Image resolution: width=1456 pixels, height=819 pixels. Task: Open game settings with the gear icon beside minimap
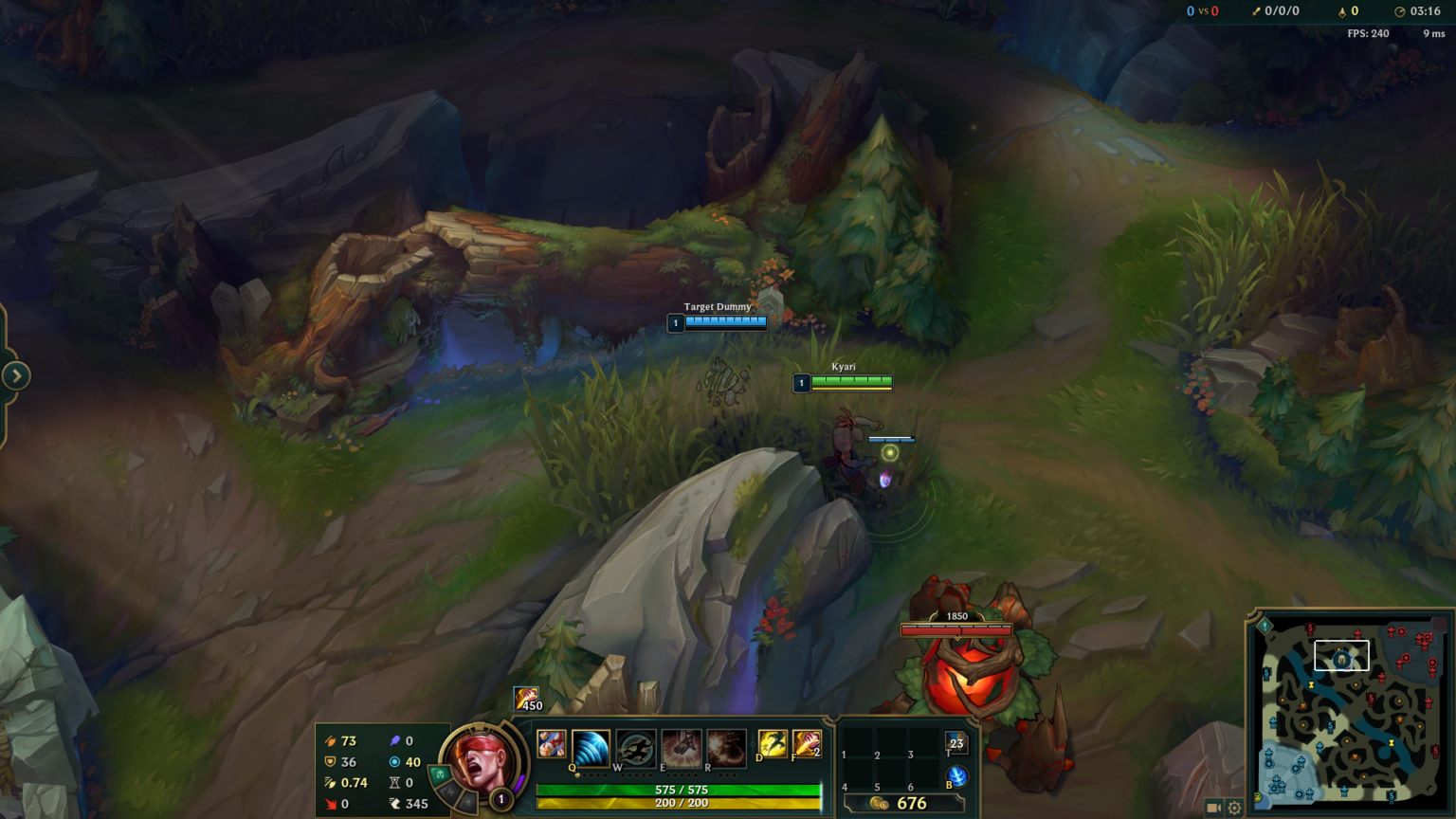pyautogui.click(x=1234, y=808)
